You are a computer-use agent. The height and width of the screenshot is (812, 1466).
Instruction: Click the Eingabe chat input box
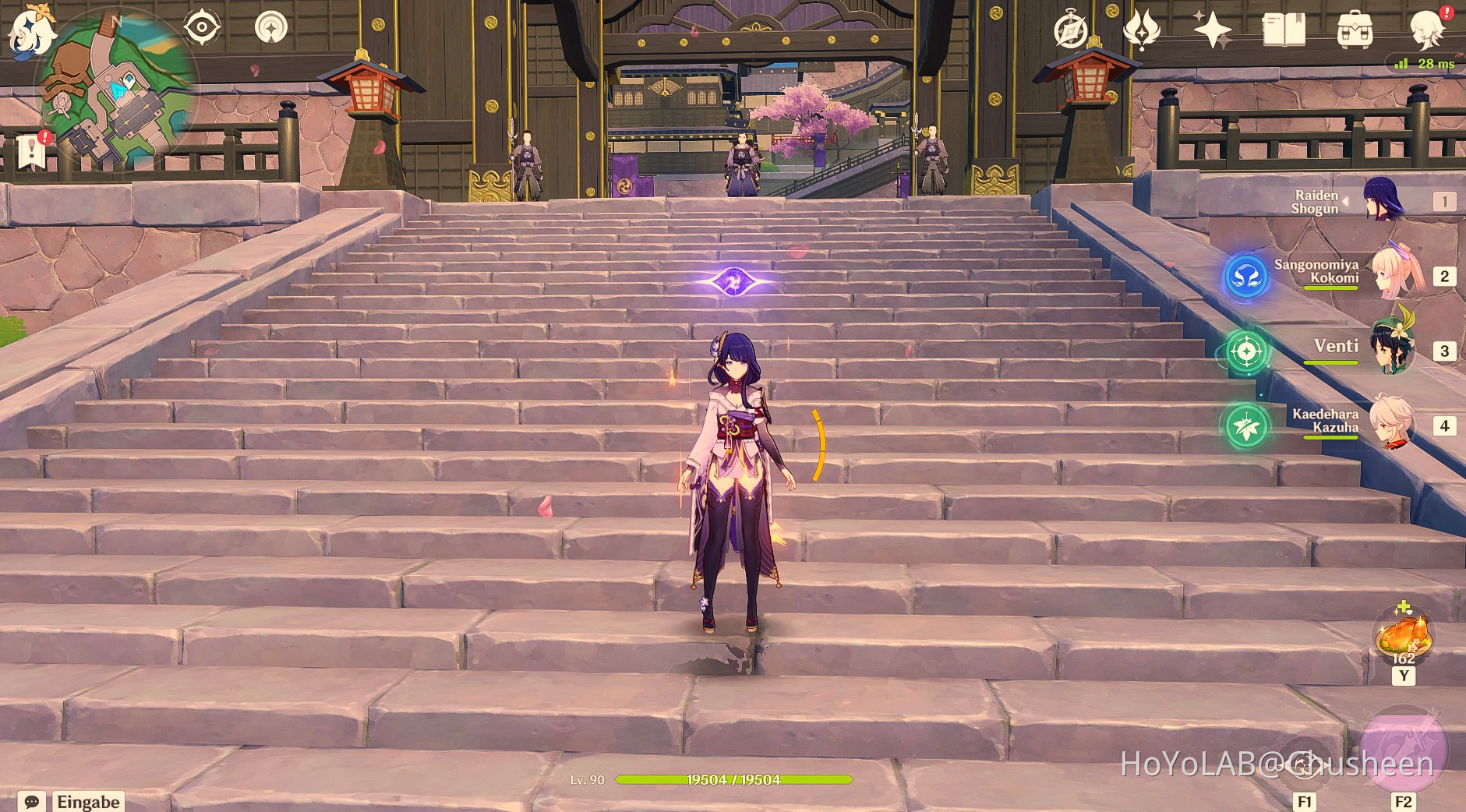coord(88,802)
